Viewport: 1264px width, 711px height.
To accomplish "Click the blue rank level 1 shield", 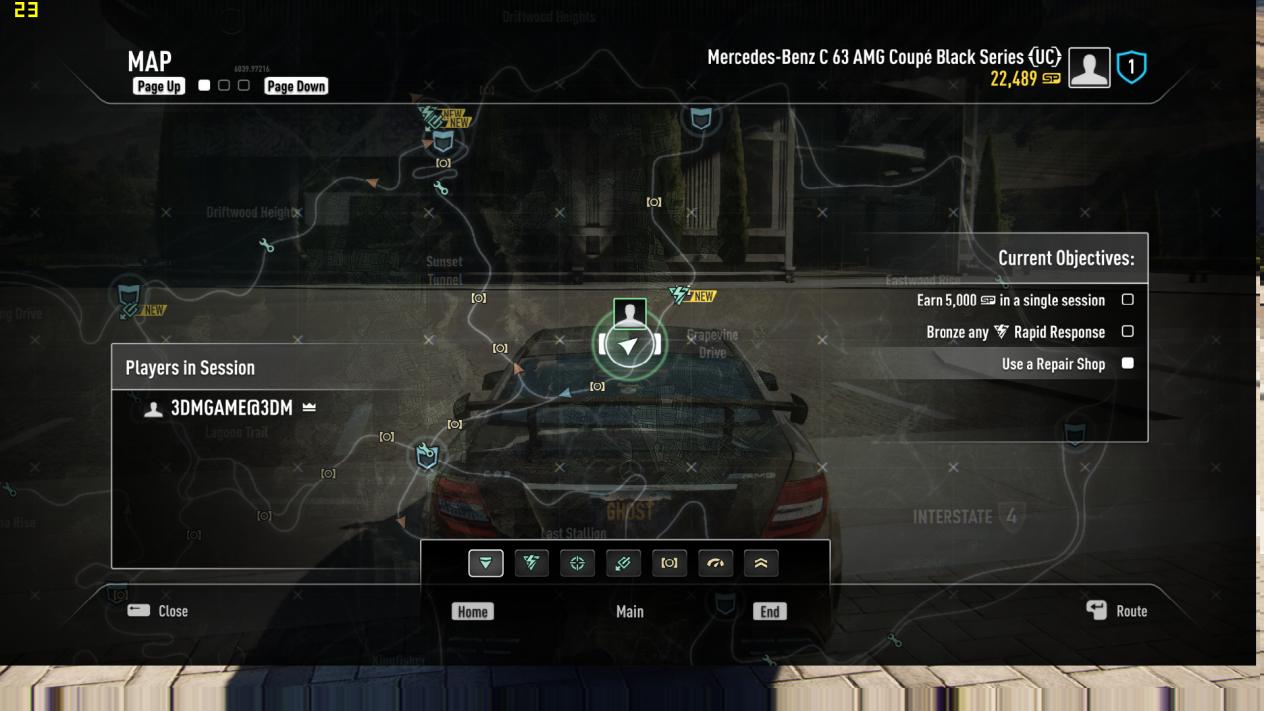I will point(1132,68).
